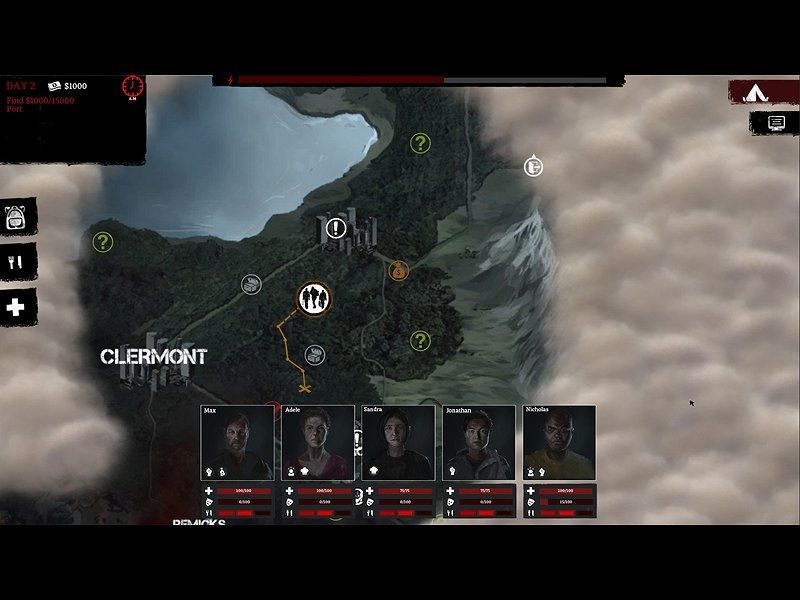Visit the loot chest marker by the road
The width and height of the screenshot is (800, 600).
251,284
